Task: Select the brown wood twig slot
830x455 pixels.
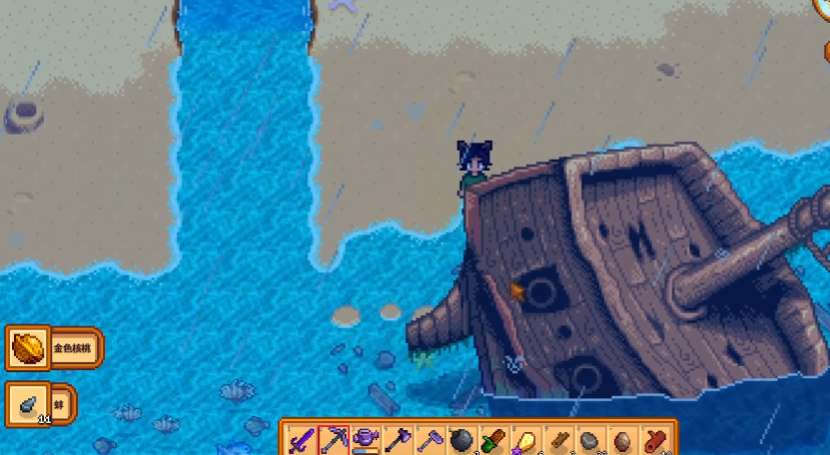Action: pos(559,440)
